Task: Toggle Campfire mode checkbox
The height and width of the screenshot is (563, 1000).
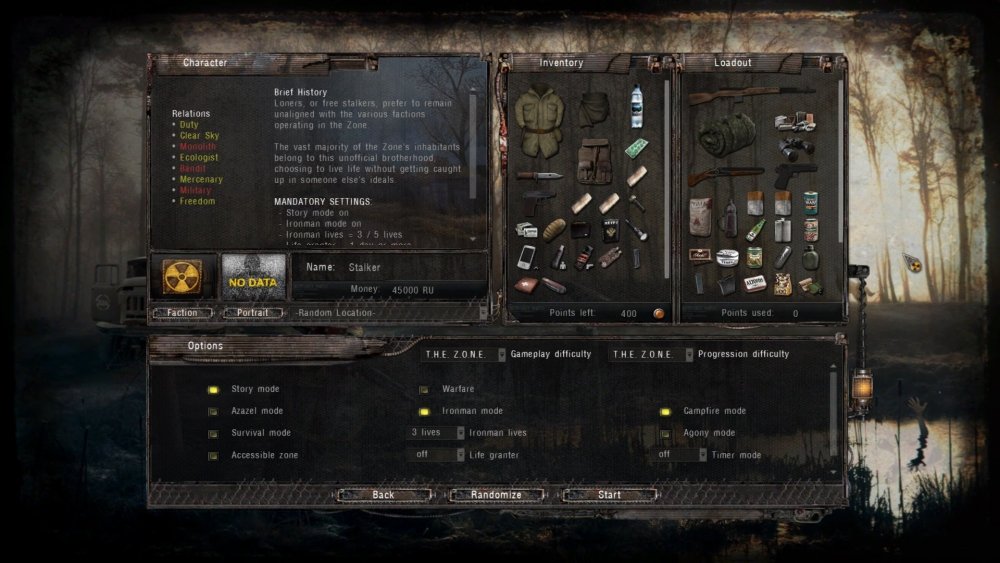Action: (x=665, y=411)
